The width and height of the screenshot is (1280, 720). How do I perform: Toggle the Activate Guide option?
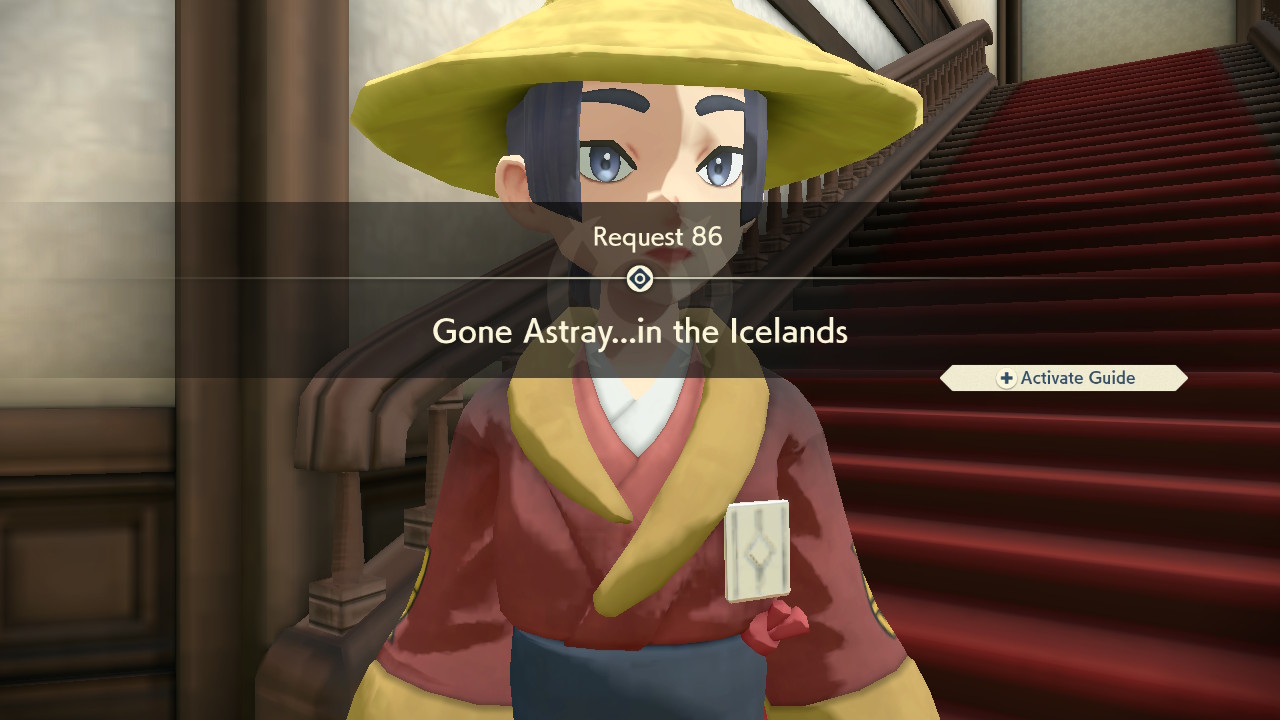pyautogui.click(x=1063, y=378)
